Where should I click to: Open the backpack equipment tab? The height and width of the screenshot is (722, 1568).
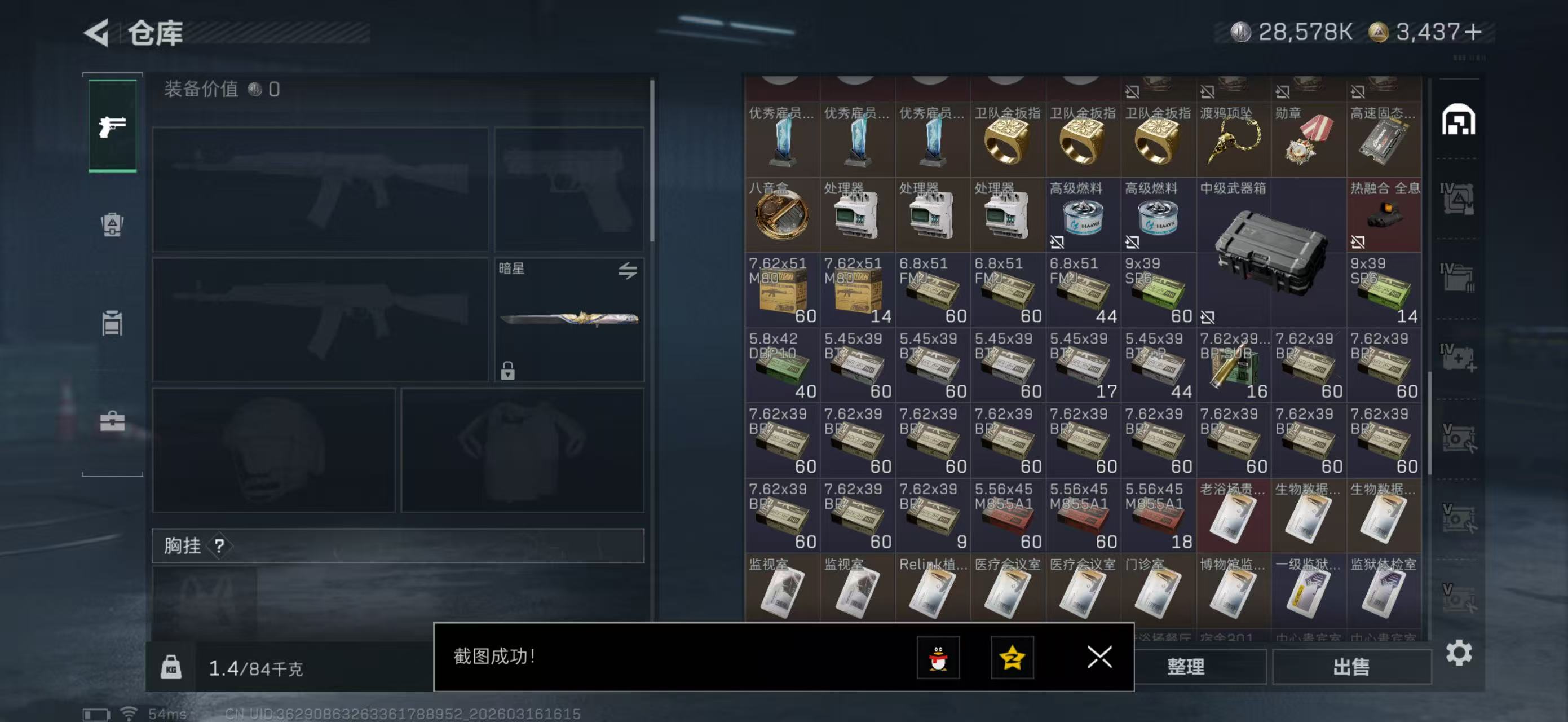pos(112,226)
